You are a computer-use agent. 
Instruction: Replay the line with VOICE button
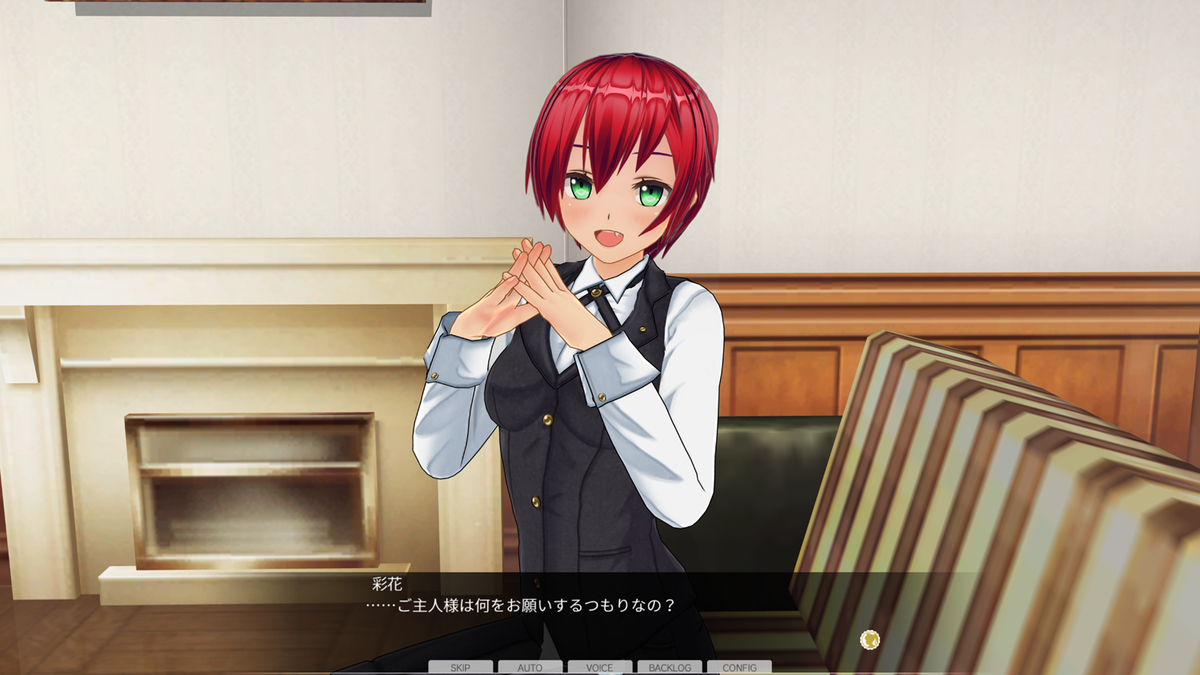click(600, 667)
